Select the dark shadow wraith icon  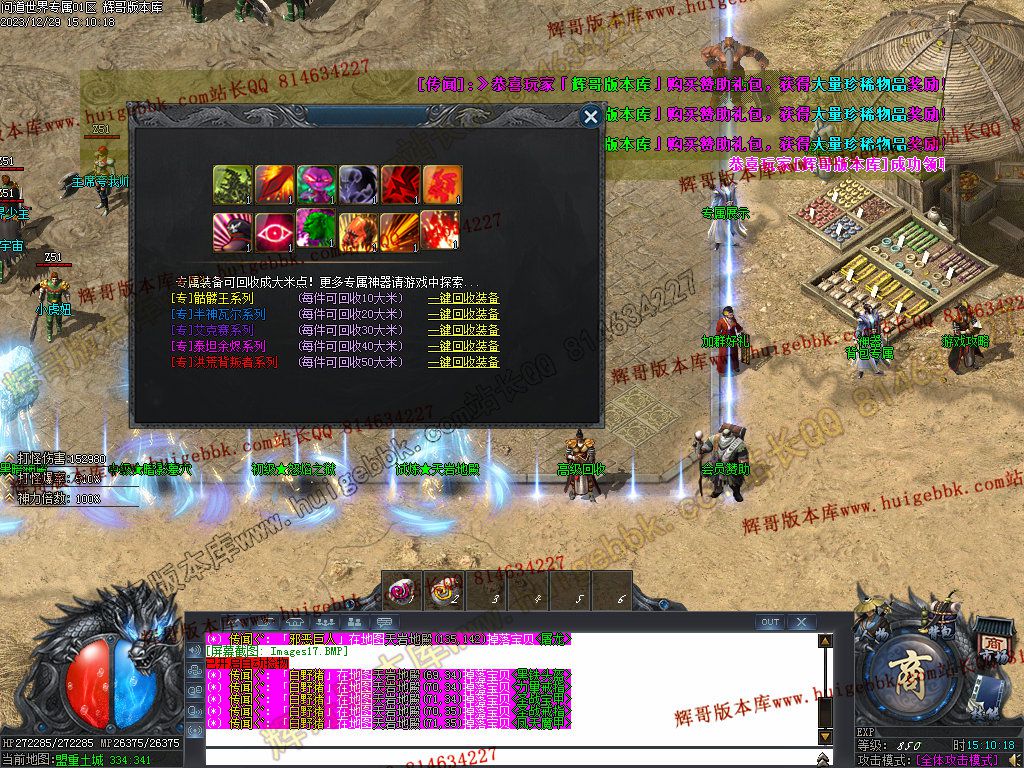tap(358, 185)
